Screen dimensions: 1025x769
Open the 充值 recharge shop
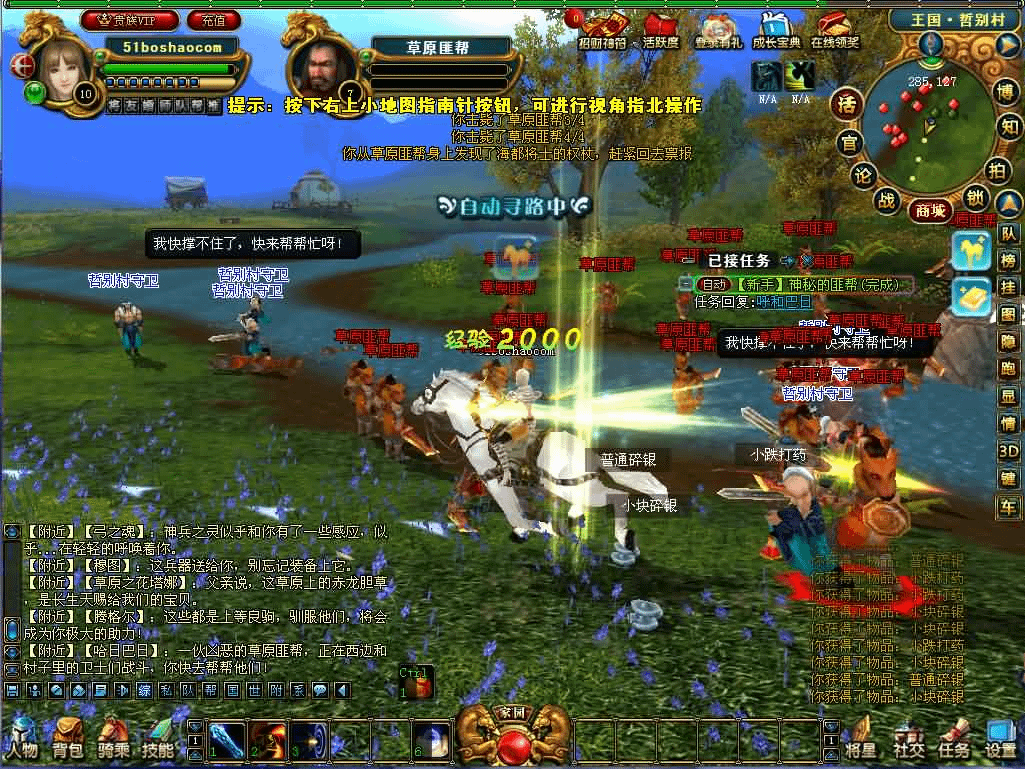tap(213, 19)
